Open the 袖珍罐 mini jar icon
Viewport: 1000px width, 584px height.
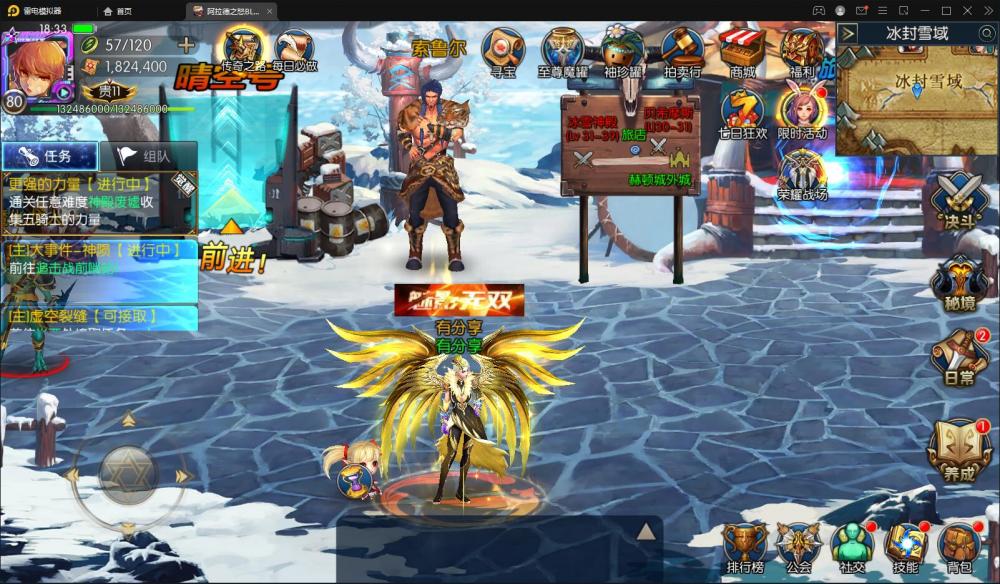622,50
